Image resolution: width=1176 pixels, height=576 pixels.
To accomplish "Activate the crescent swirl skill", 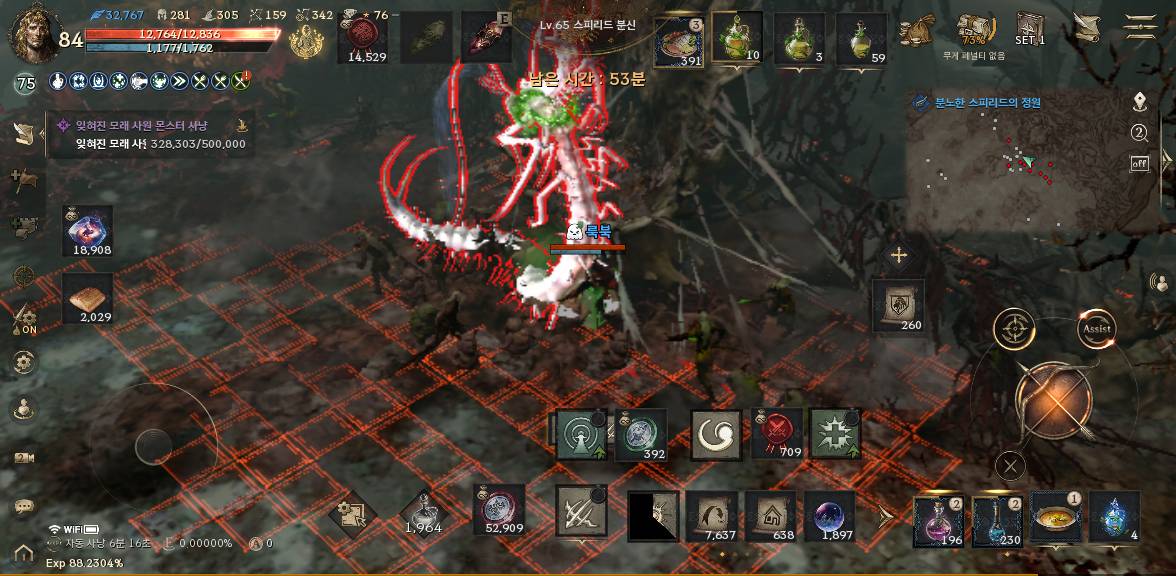I will [716, 435].
